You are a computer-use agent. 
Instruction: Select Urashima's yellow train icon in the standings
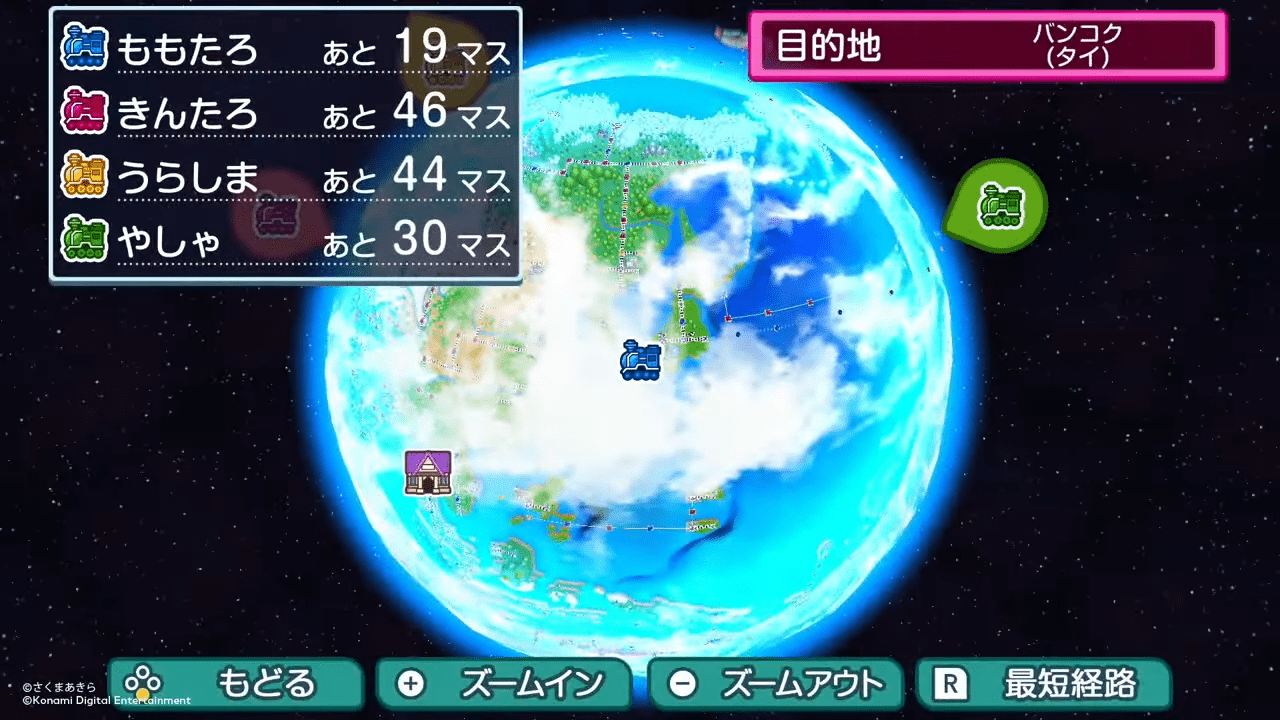pyautogui.click(x=84, y=176)
